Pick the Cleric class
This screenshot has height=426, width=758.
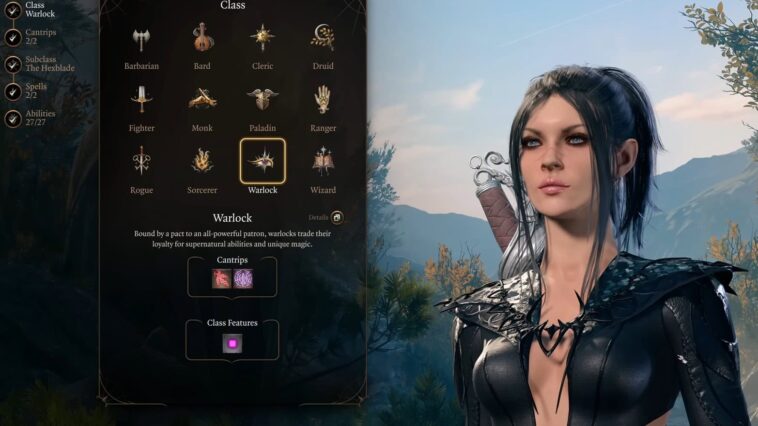point(263,40)
